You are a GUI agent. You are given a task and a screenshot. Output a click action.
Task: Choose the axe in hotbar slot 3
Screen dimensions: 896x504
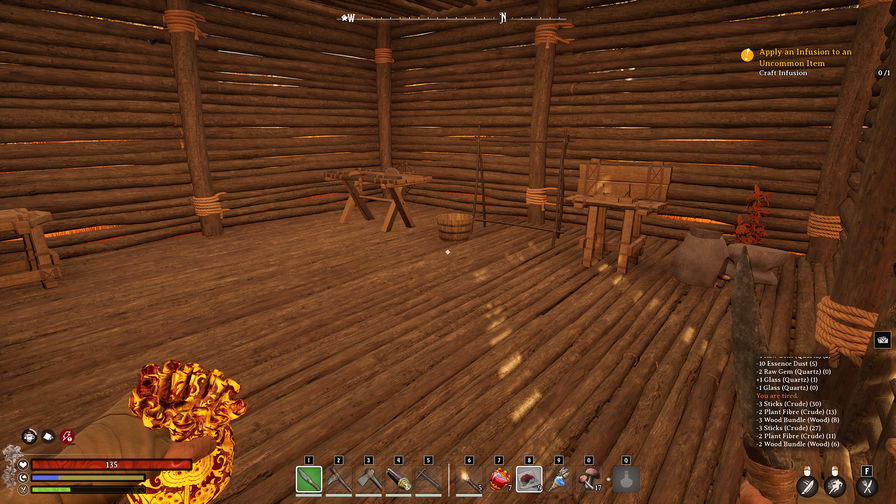(369, 480)
